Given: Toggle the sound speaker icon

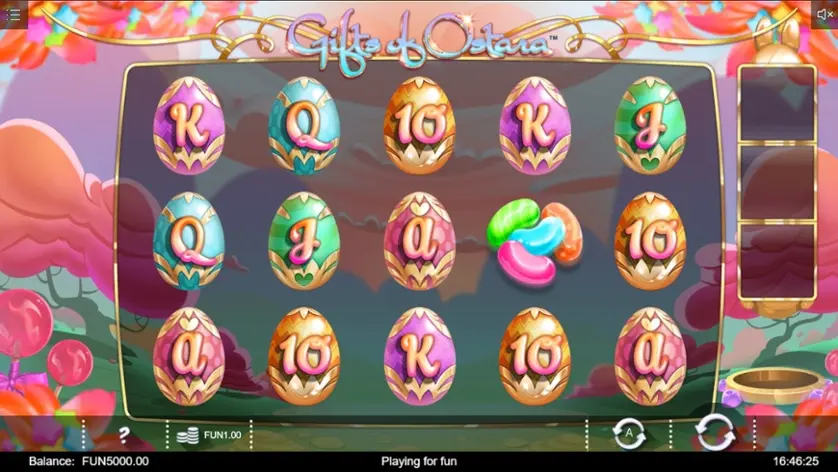Looking at the screenshot, I should point(824,14).
